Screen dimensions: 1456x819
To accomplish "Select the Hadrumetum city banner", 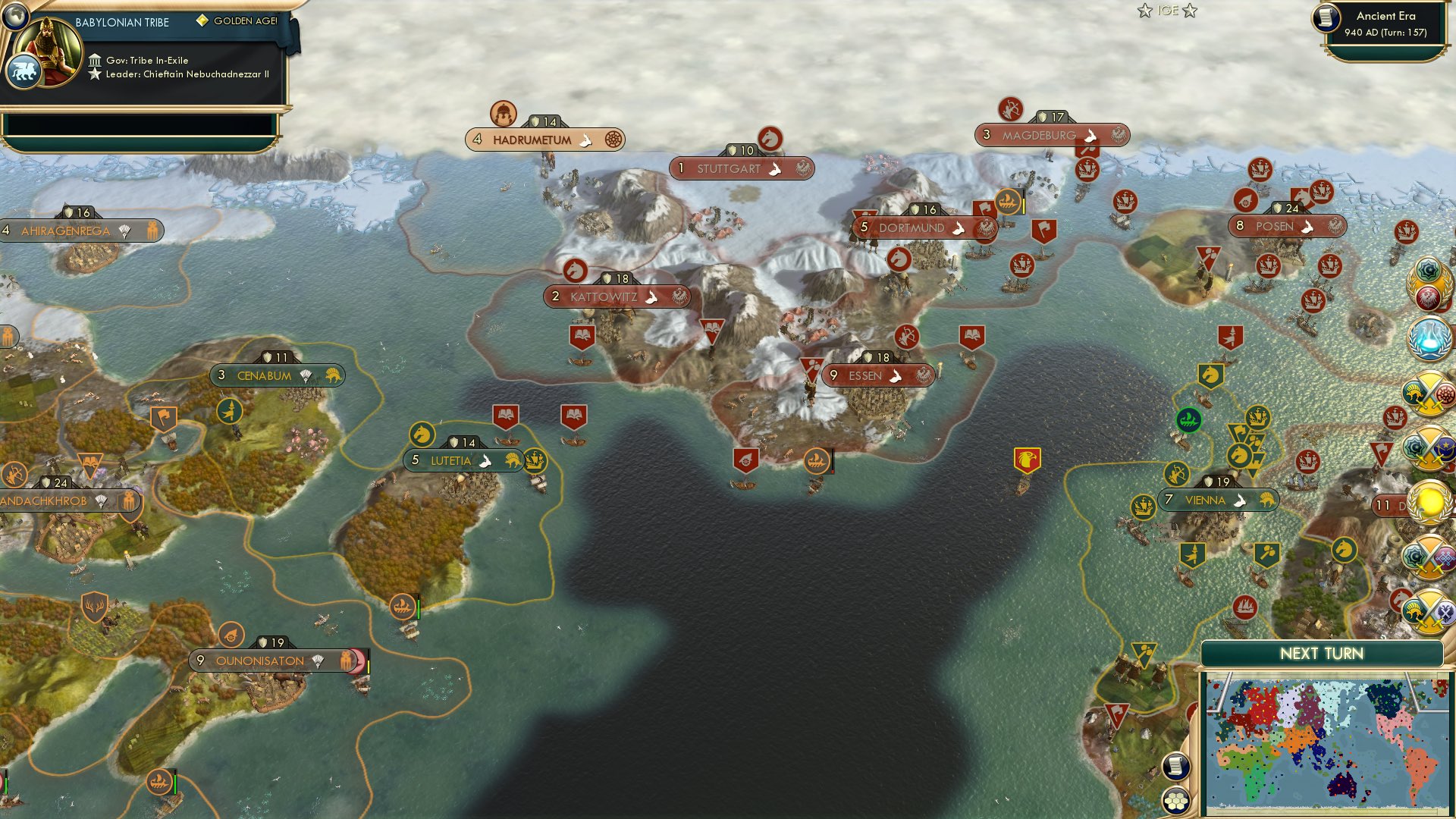I will pyautogui.click(x=544, y=140).
